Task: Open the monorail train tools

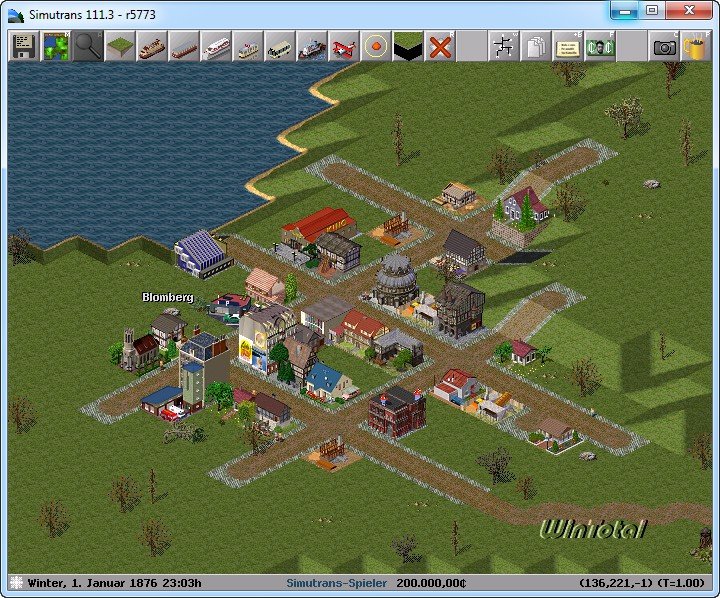Action: click(216, 46)
